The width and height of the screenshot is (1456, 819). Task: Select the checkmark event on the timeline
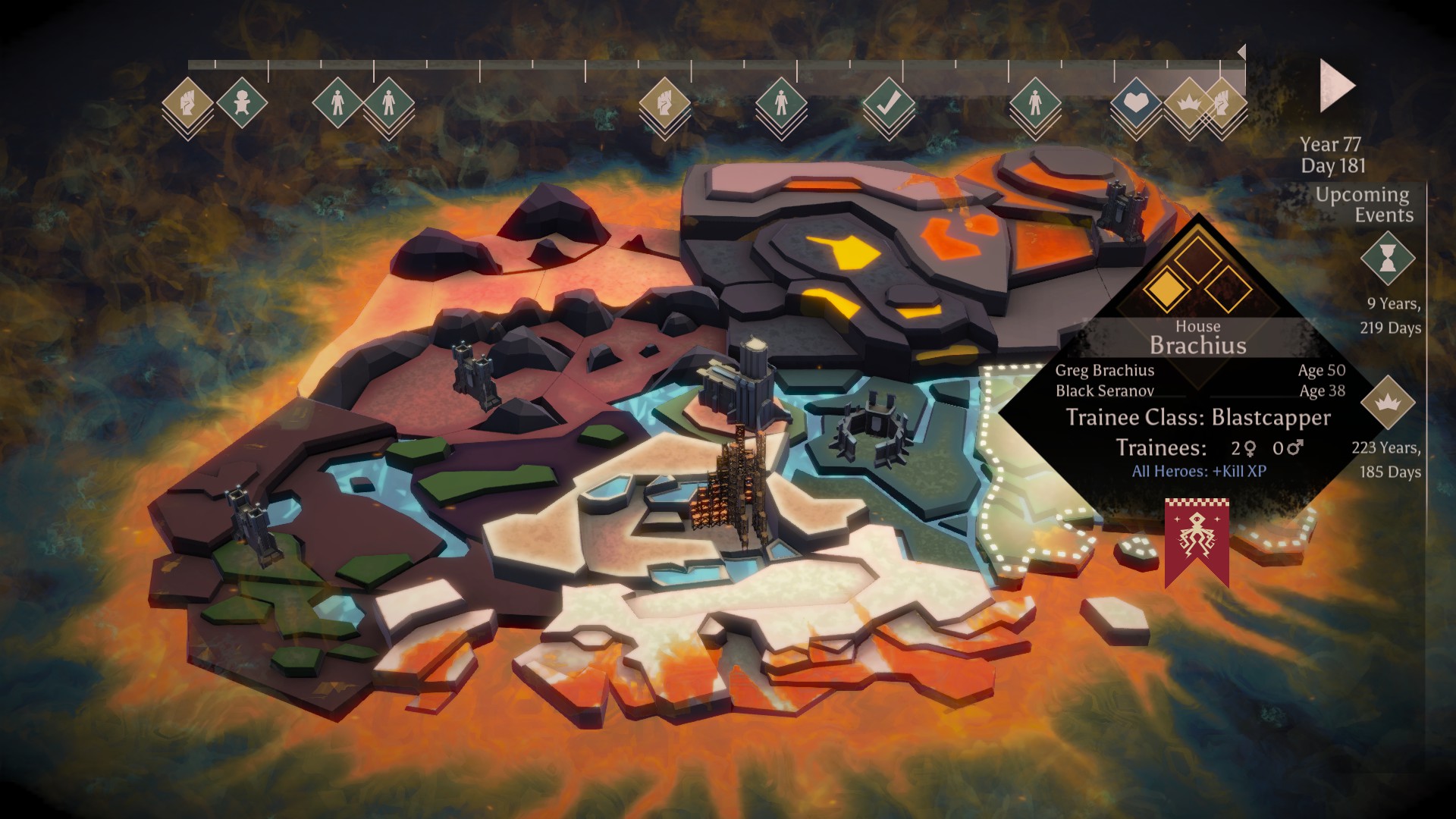[888, 103]
